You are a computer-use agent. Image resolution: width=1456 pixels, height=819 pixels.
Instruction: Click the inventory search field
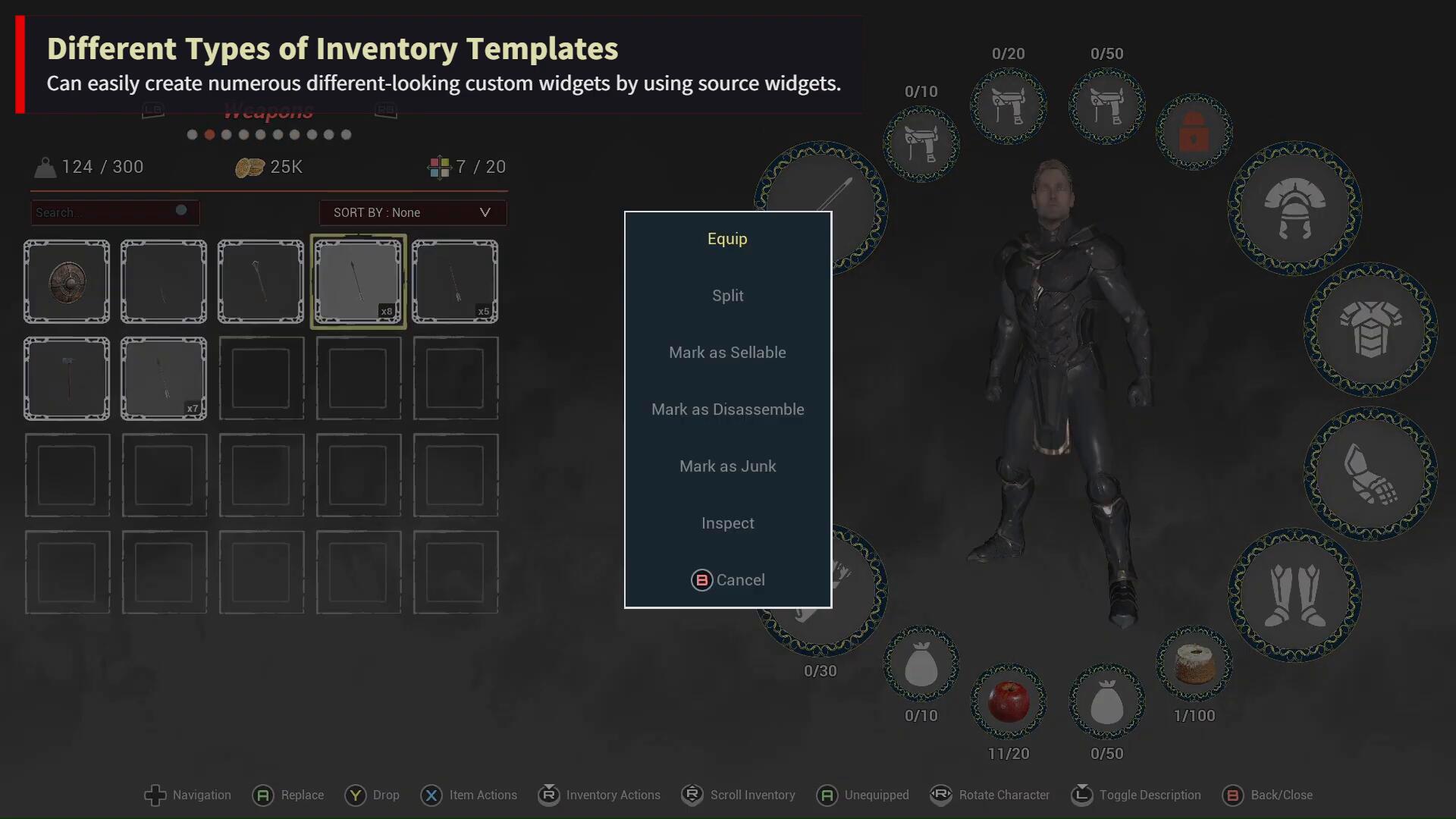(x=106, y=213)
